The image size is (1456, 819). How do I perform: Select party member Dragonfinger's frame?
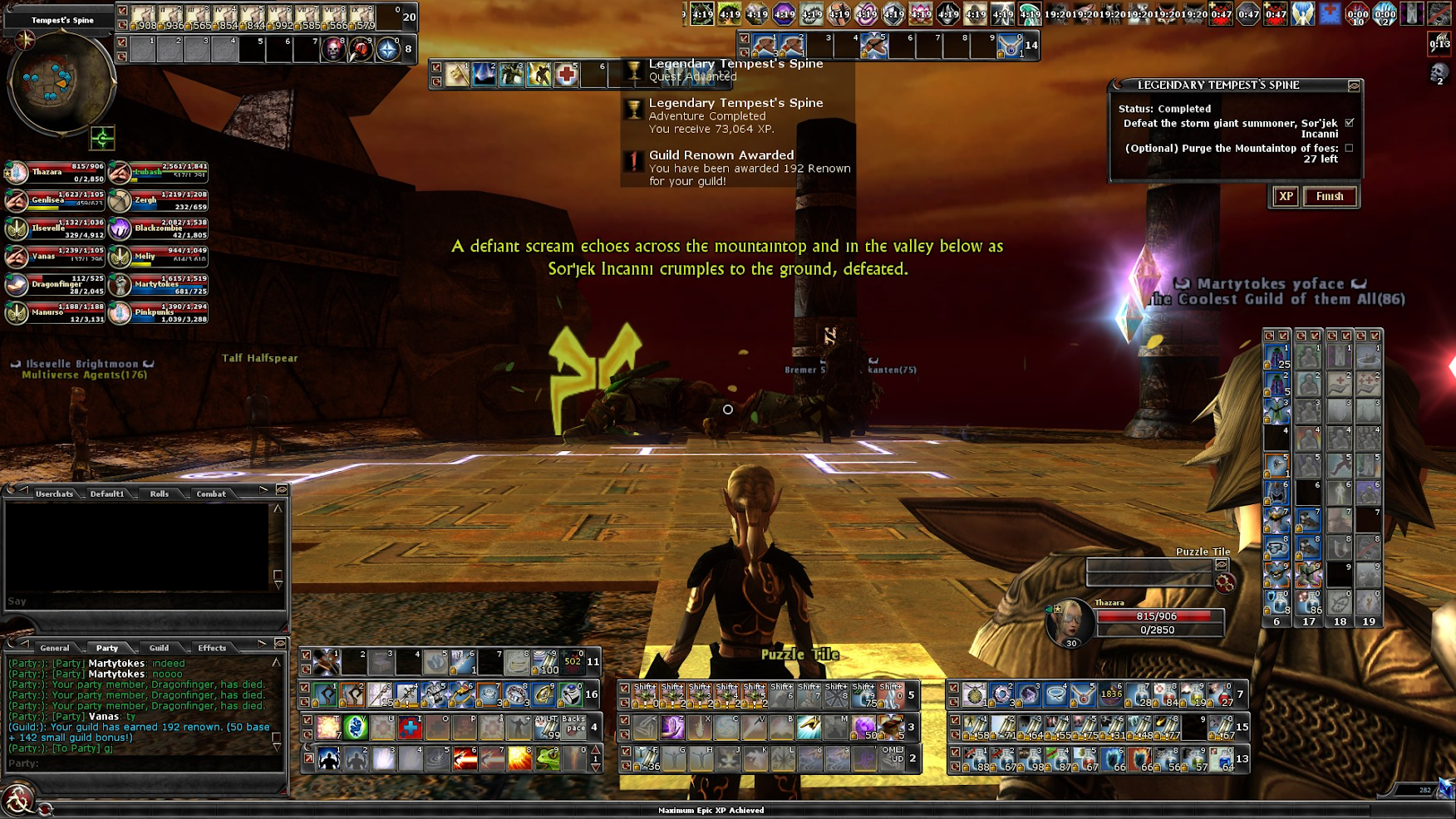[55, 285]
